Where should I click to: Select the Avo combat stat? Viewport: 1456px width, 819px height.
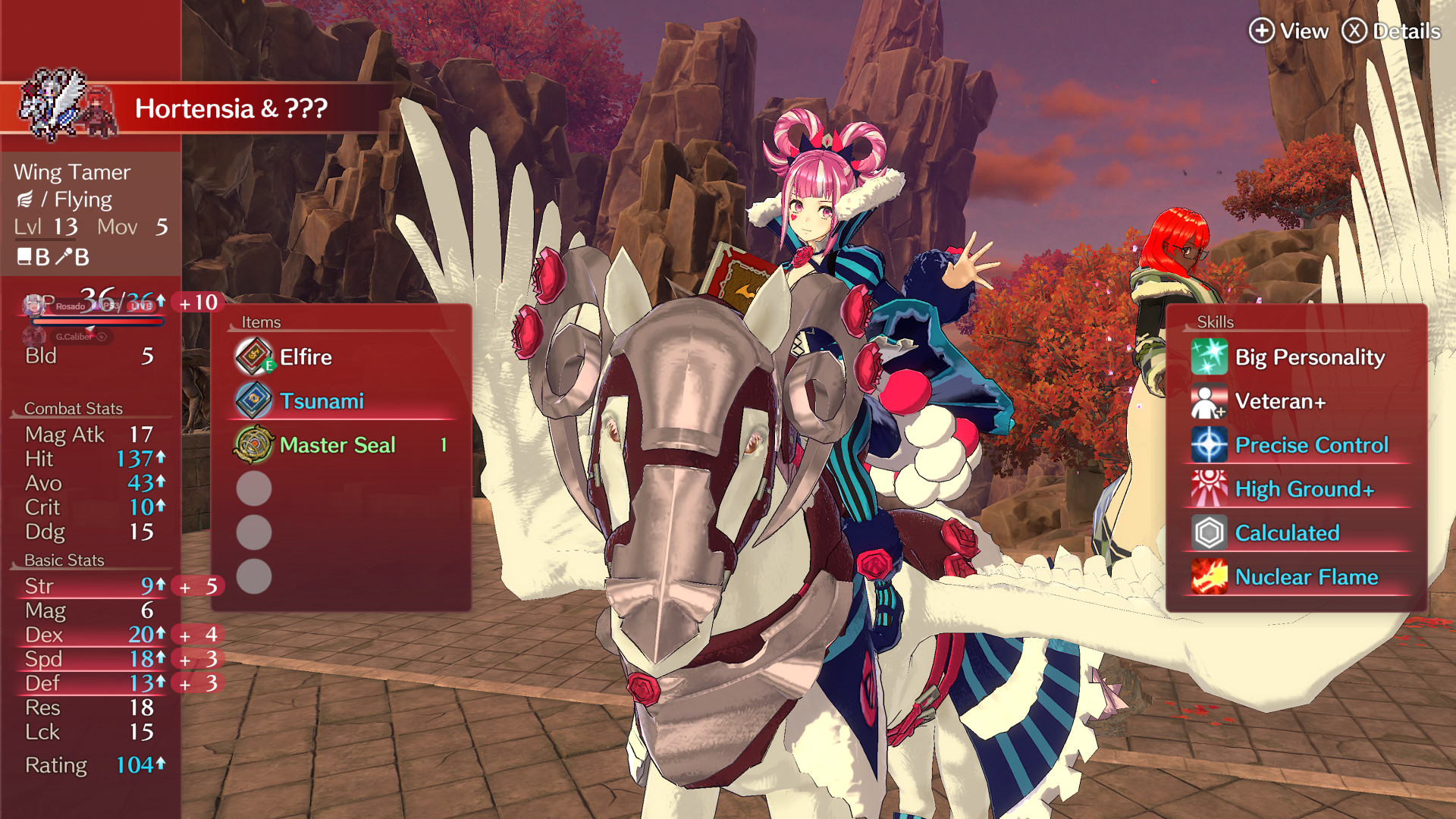coord(94,483)
